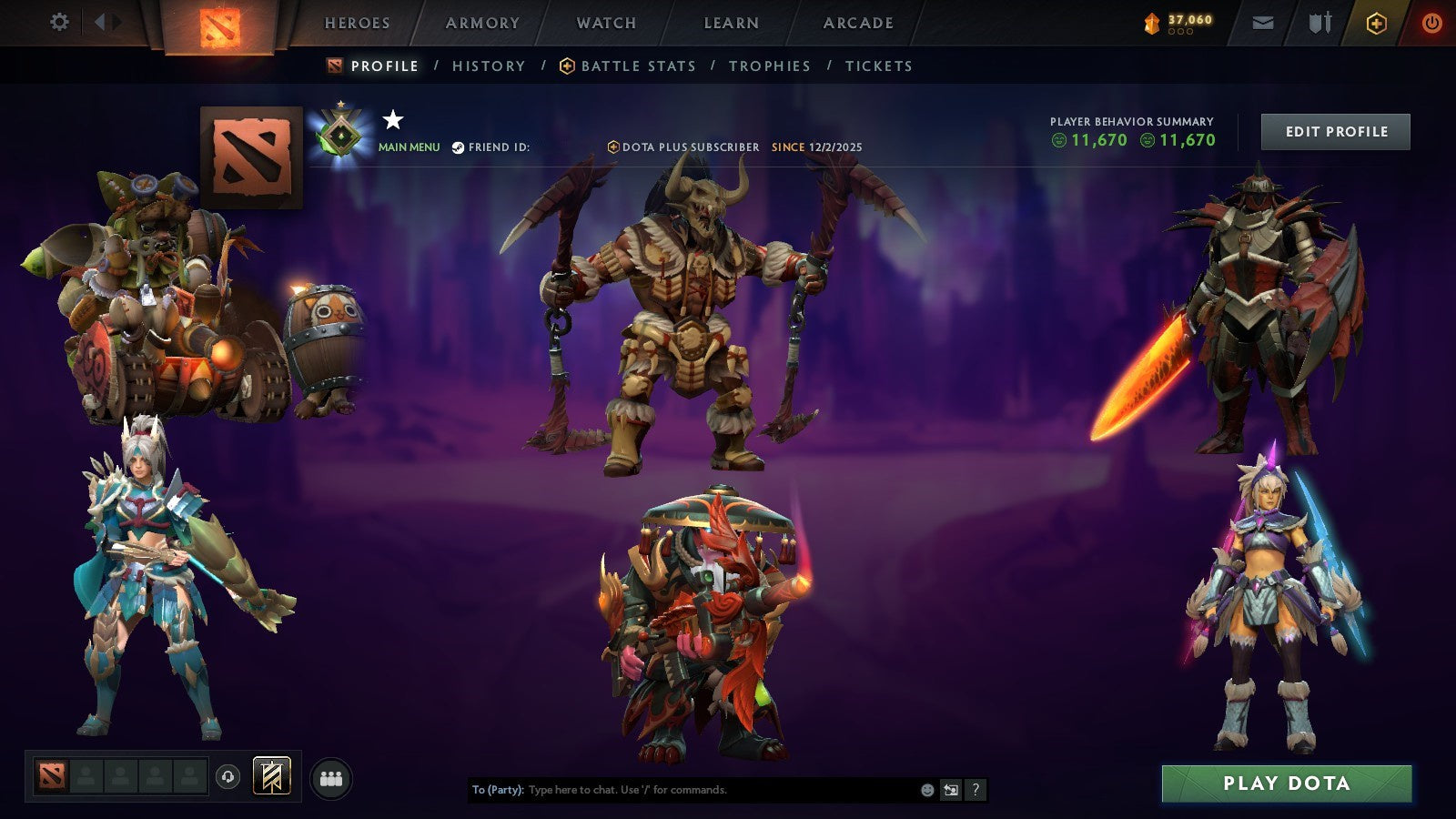1456x819 pixels.
Task: Click the EDIT PROFILE button
Action: [1335, 131]
